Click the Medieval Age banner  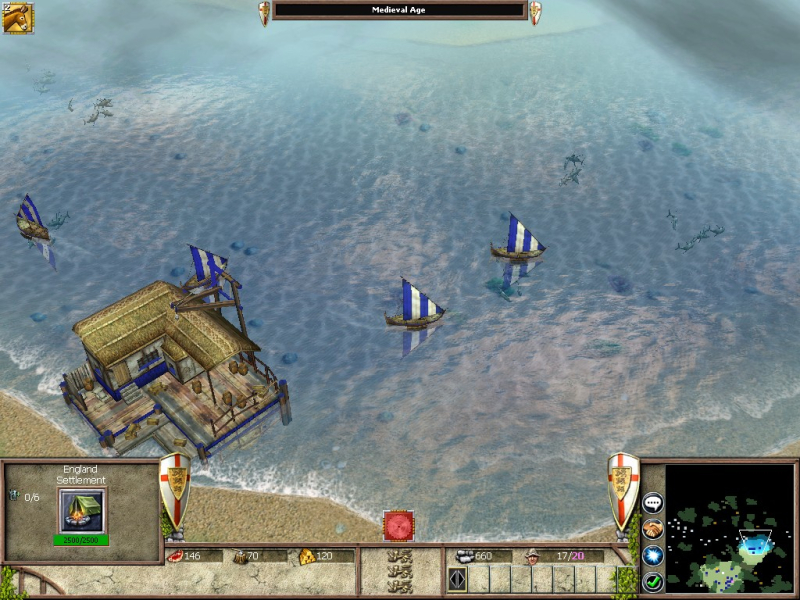click(x=399, y=11)
